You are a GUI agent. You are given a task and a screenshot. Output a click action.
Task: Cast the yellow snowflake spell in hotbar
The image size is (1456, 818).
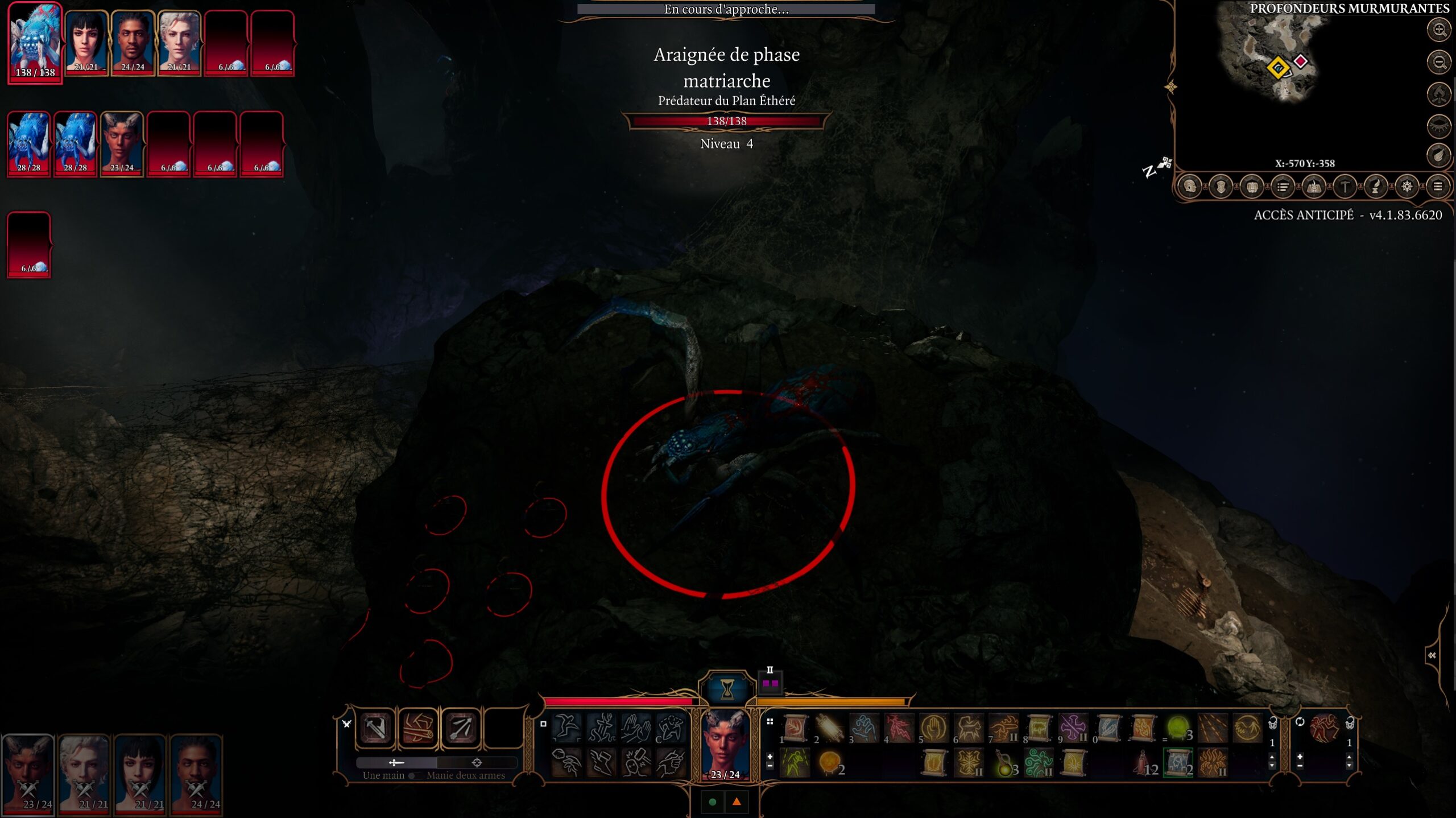(968, 763)
